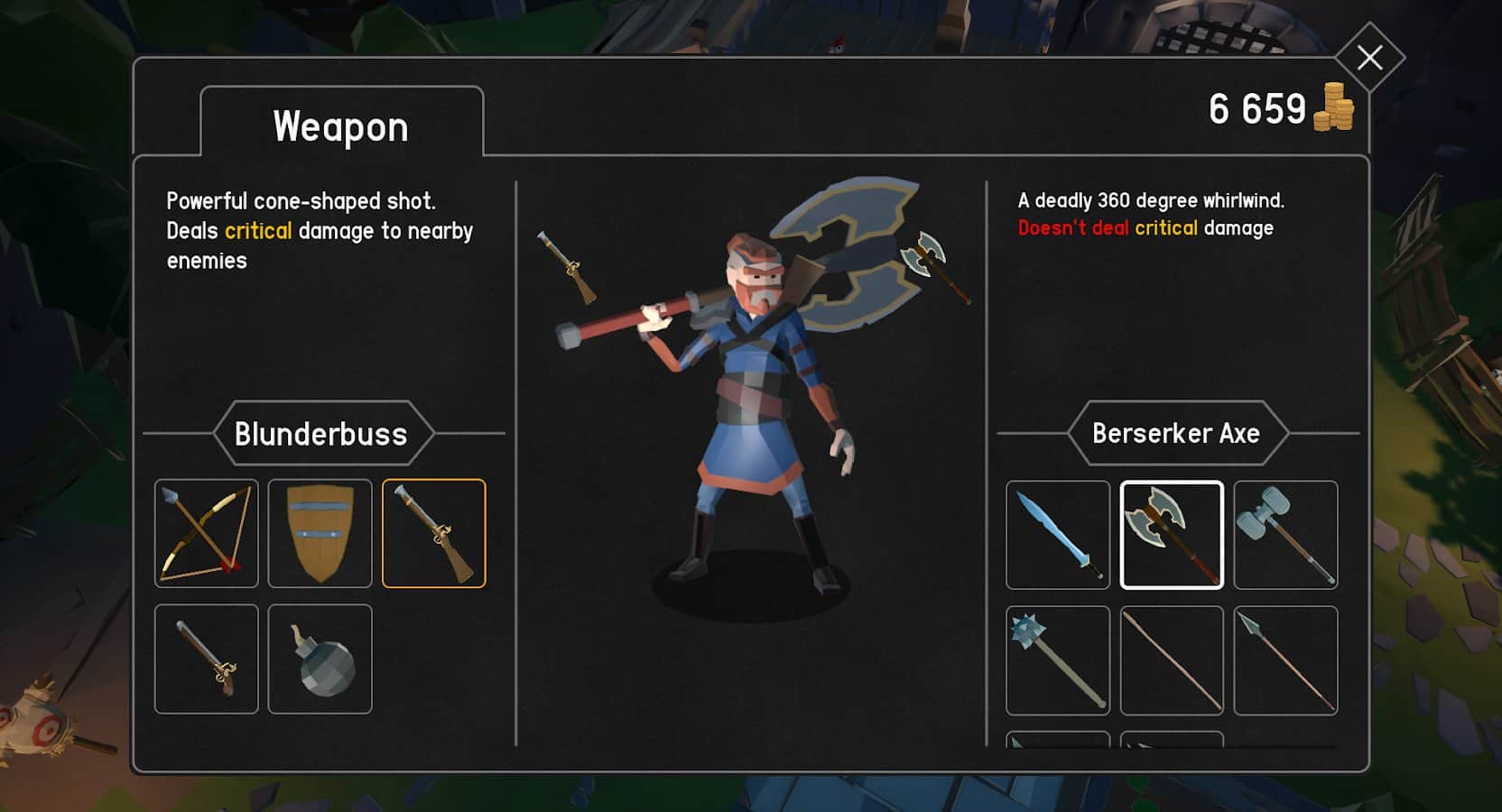This screenshot has width=1502, height=812.
Task: Choose the wooden shield slot
Action: pos(320,533)
